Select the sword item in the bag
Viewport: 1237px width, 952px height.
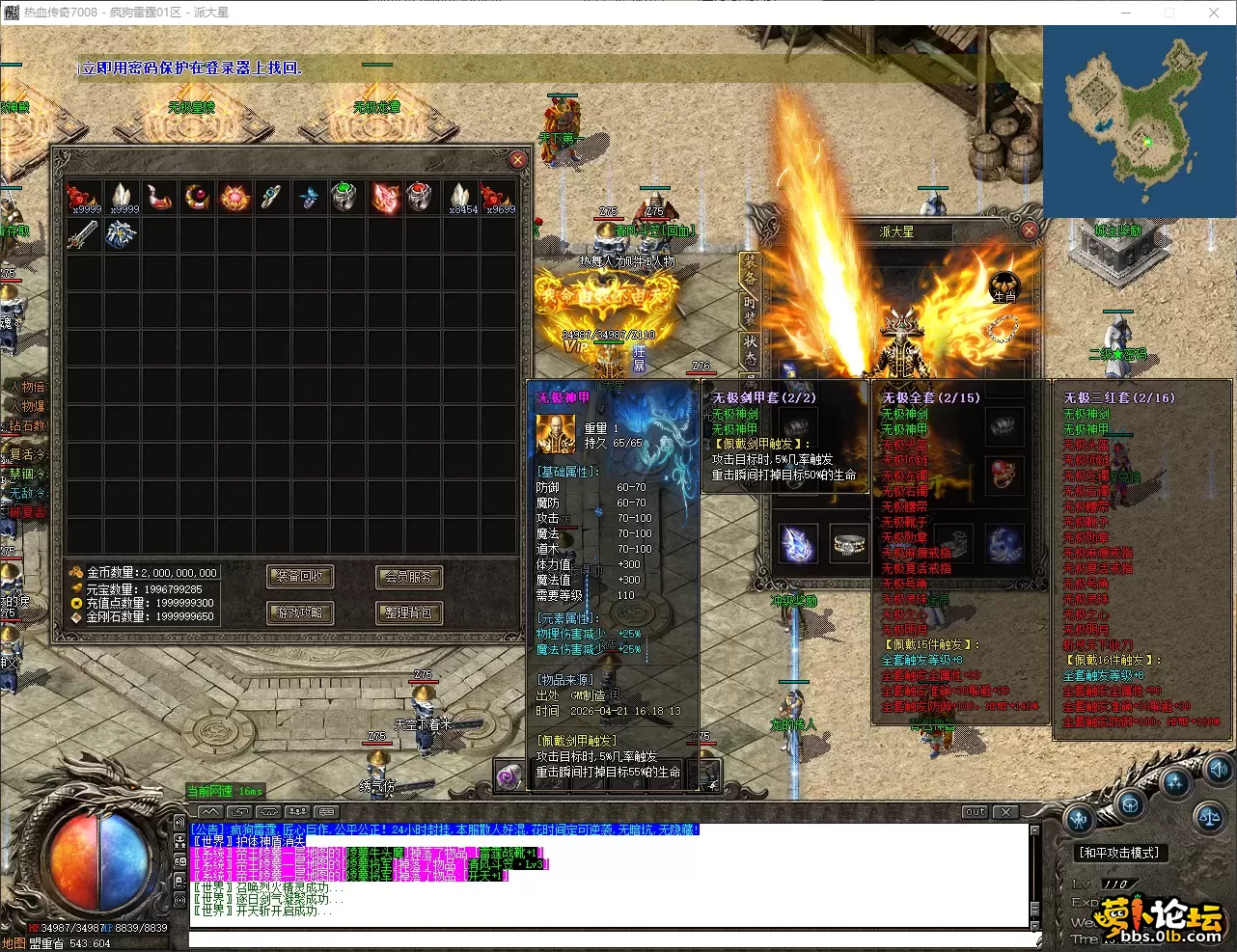(83, 234)
